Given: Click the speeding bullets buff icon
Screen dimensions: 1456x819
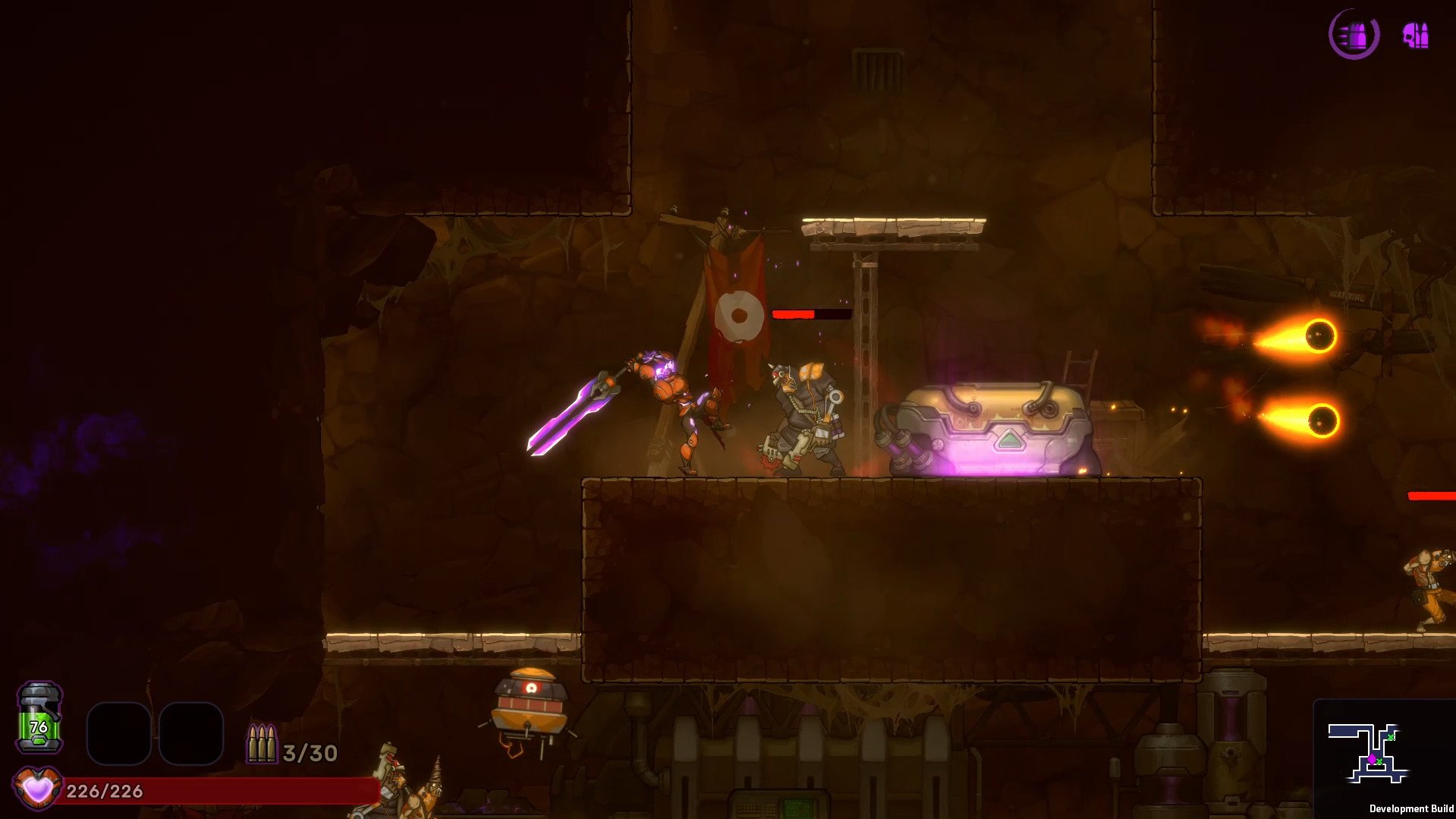Looking at the screenshot, I should [x=1354, y=35].
